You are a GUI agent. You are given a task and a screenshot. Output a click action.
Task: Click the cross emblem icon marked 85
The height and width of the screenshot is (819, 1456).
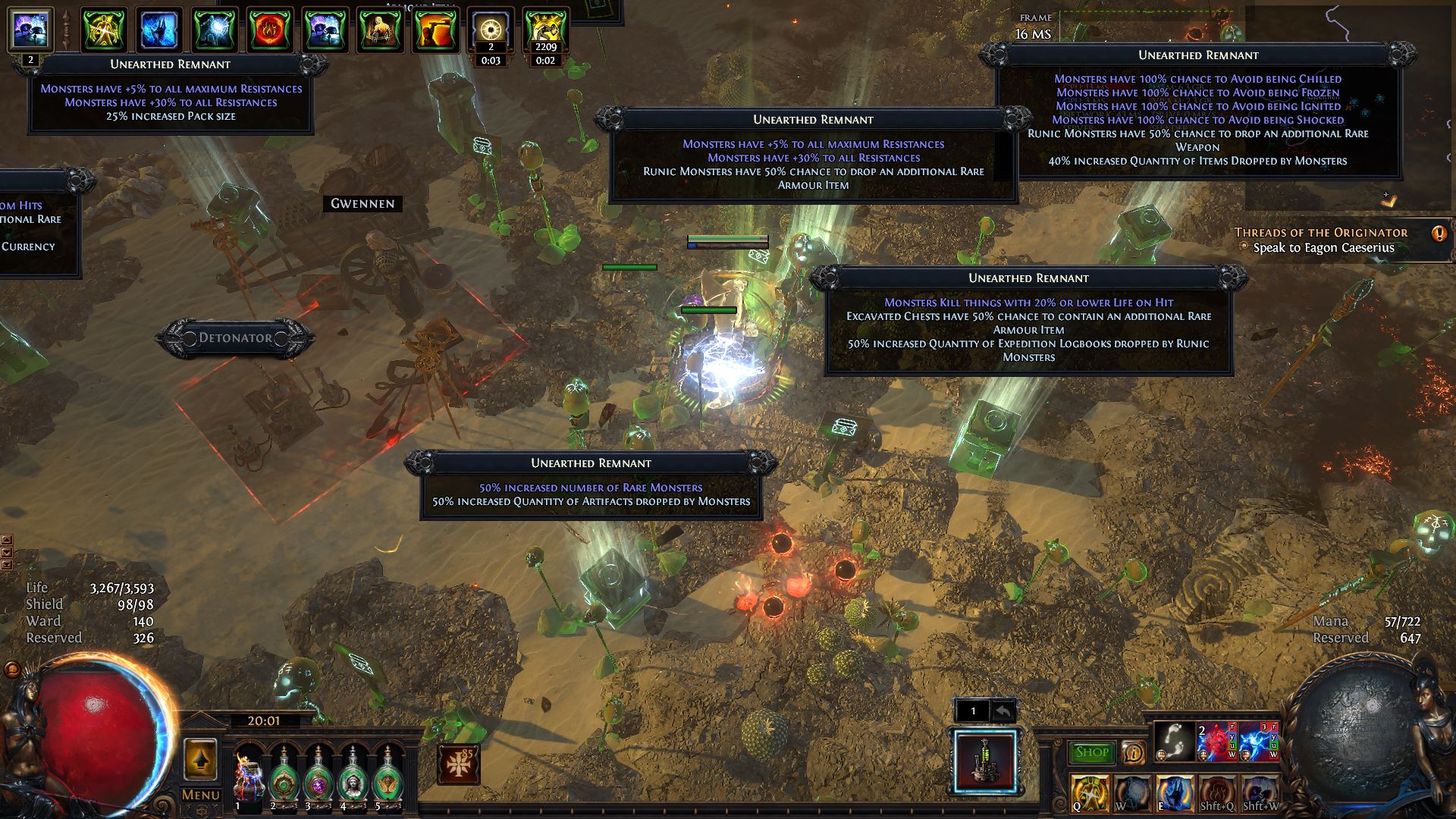459,764
